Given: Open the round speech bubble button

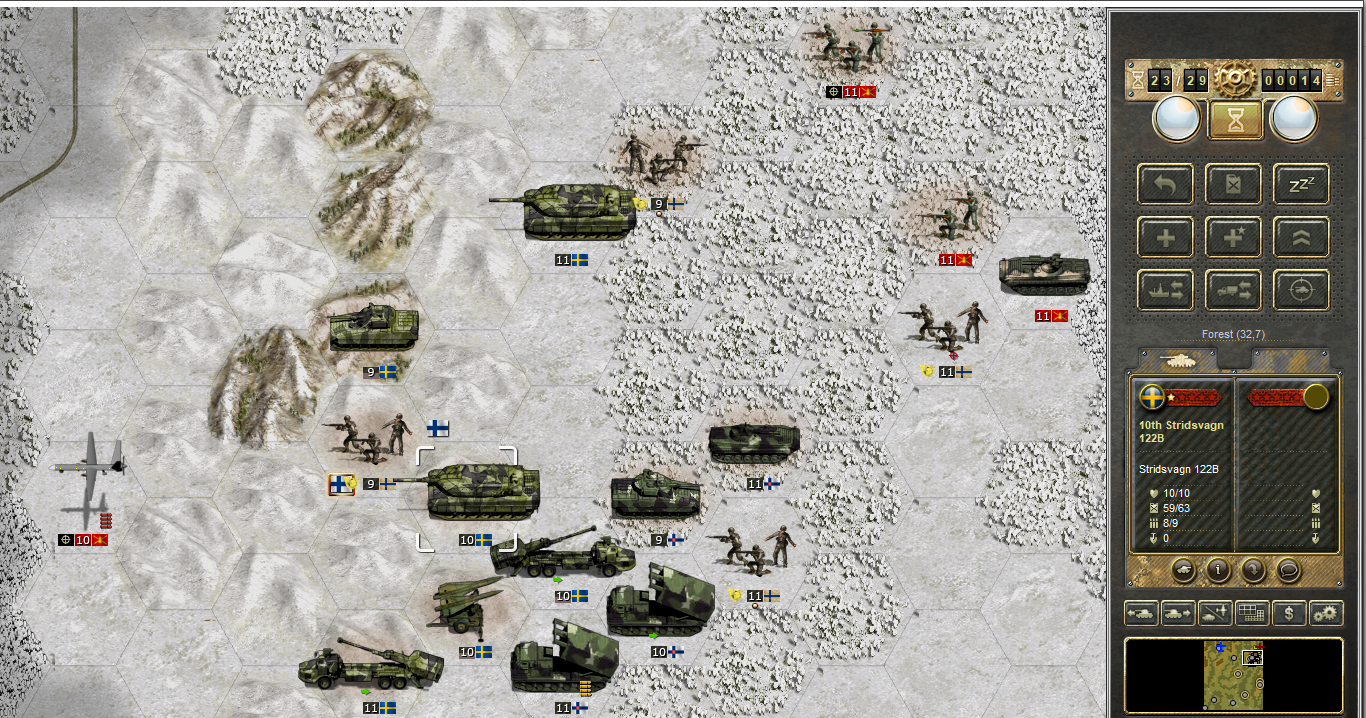Looking at the screenshot, I should click(x=1289, y=569).
